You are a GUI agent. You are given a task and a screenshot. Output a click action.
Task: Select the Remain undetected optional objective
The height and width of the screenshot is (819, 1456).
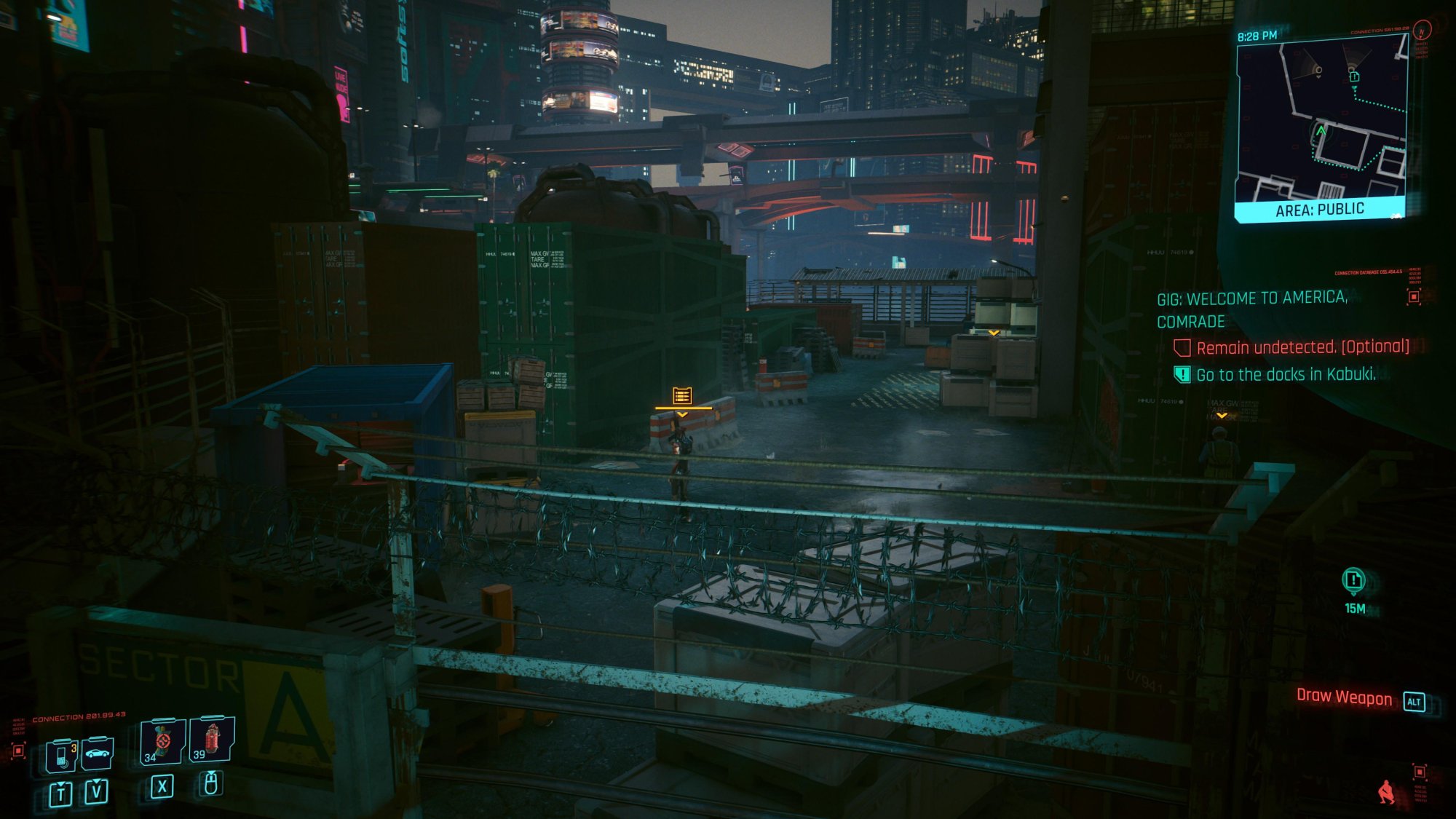pos(1302,347)
